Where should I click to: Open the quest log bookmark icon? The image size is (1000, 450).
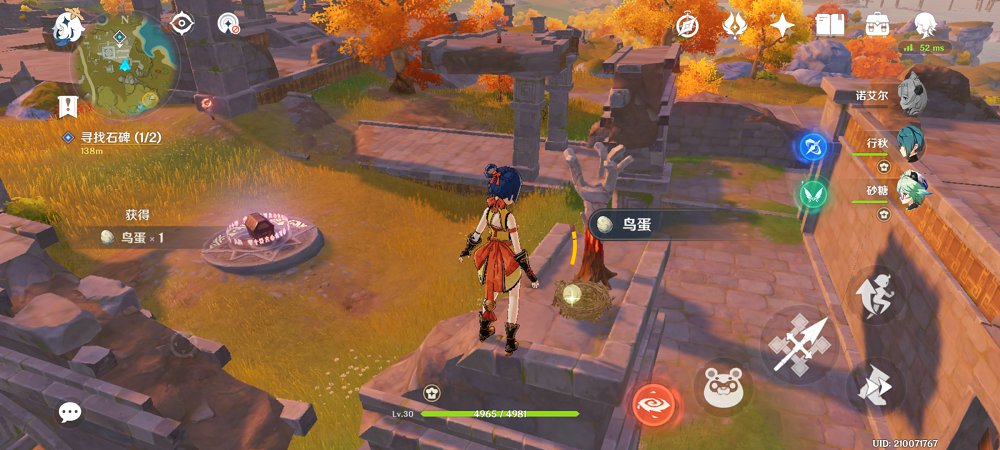(x=67, y=105)
